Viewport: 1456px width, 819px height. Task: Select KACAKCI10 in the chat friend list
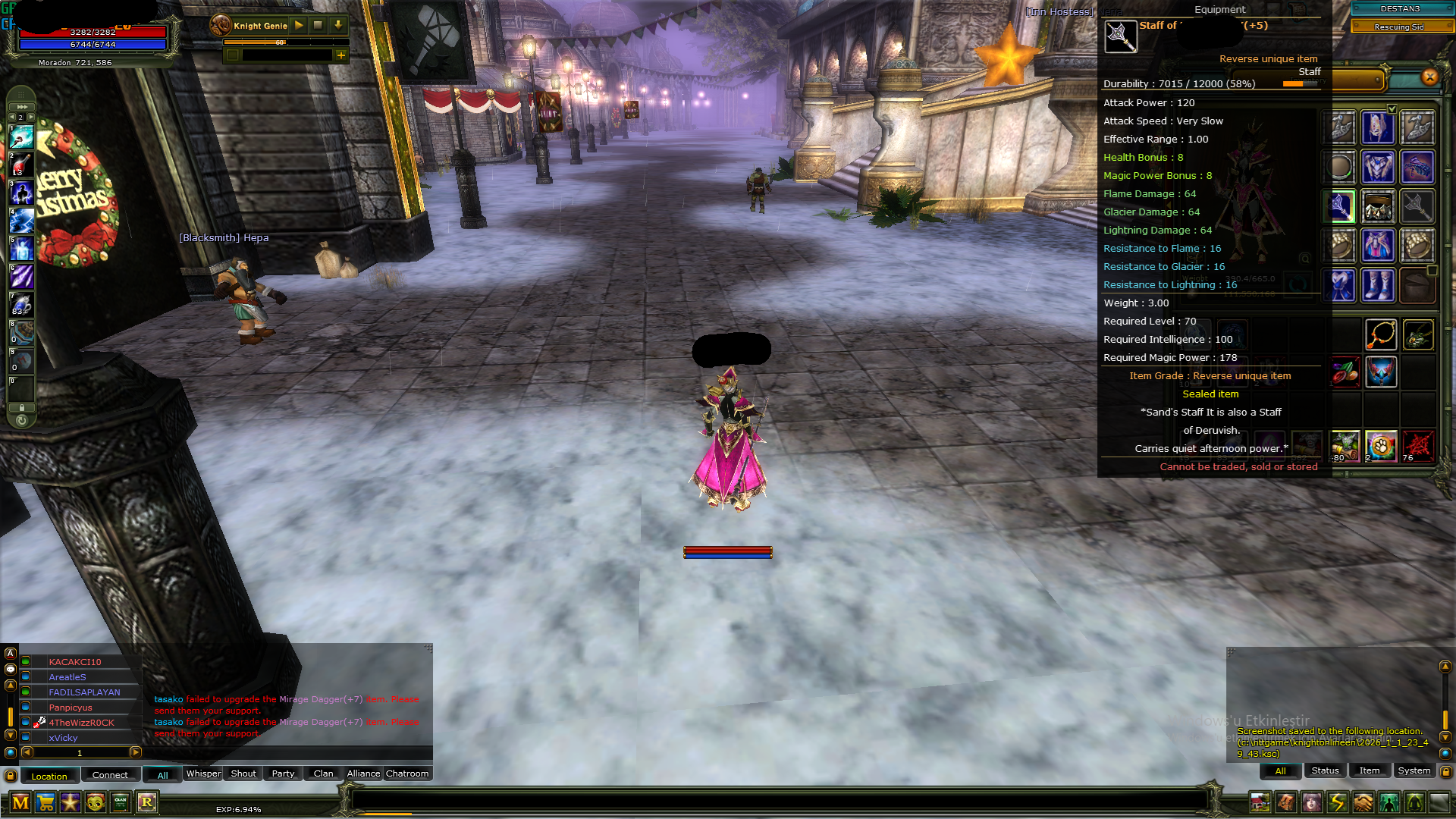coord(76,661)
